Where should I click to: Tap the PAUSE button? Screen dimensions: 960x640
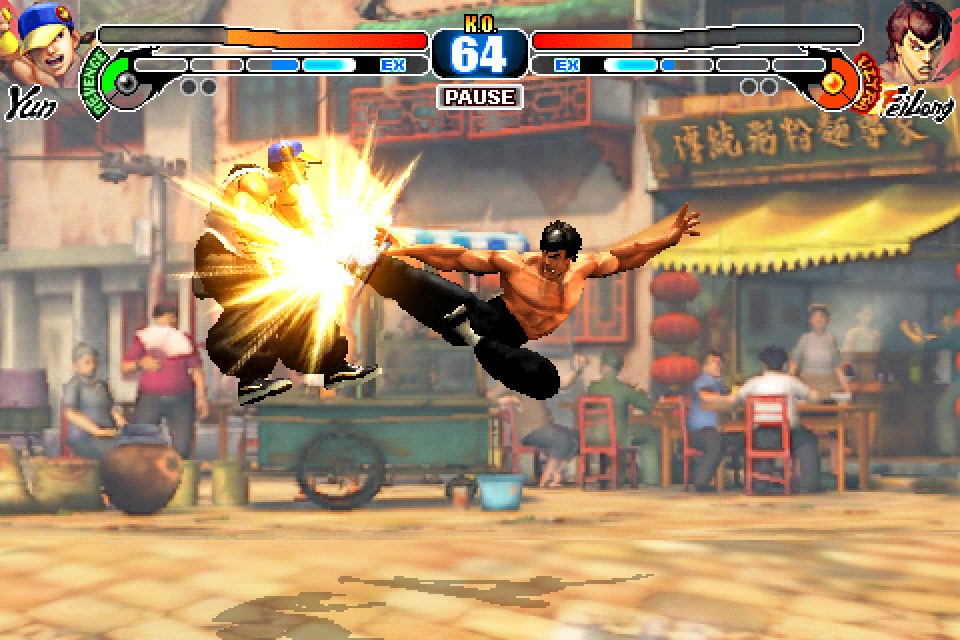(x=480, y=97)
